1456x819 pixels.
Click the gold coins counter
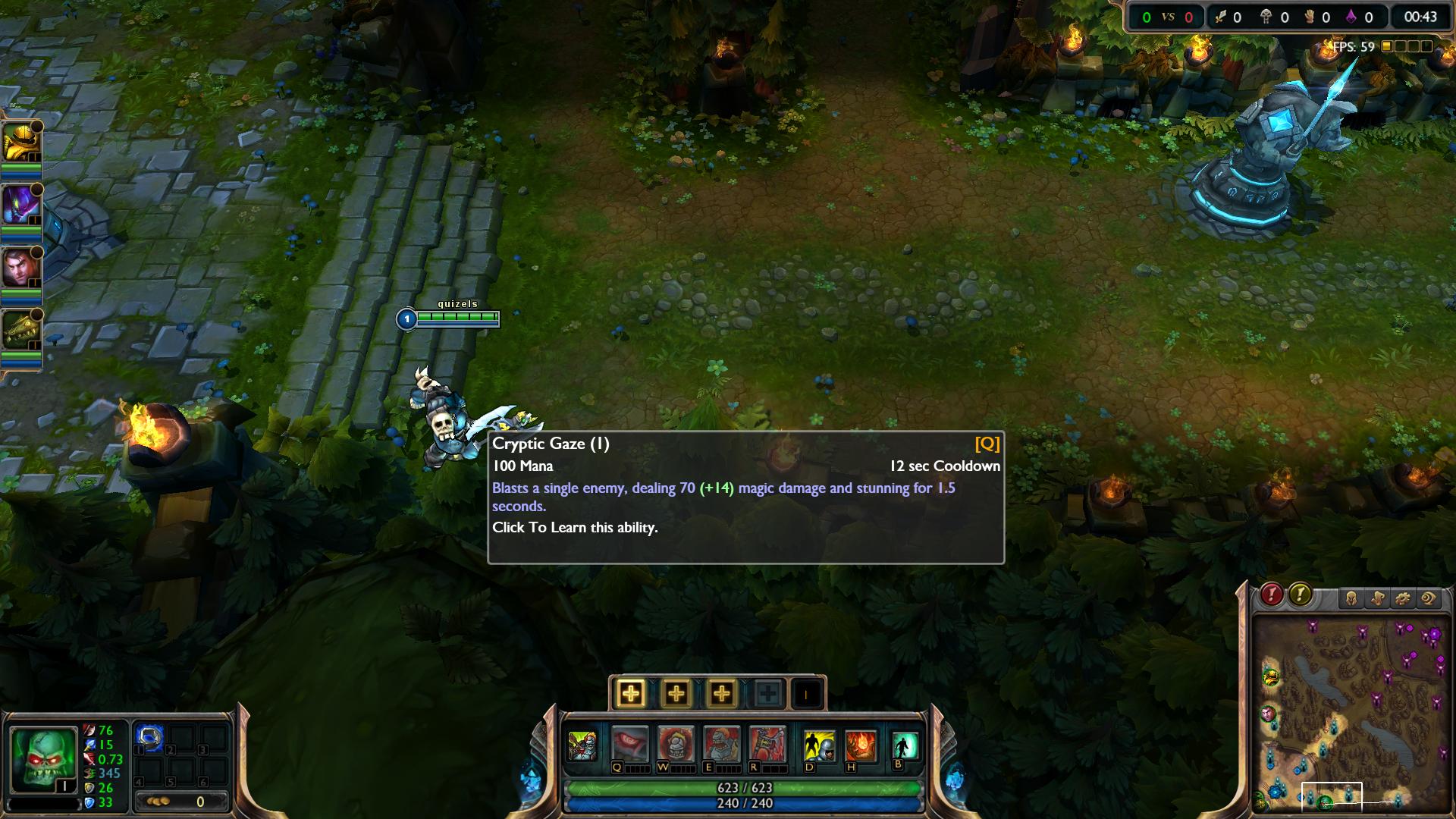(180, 802)
